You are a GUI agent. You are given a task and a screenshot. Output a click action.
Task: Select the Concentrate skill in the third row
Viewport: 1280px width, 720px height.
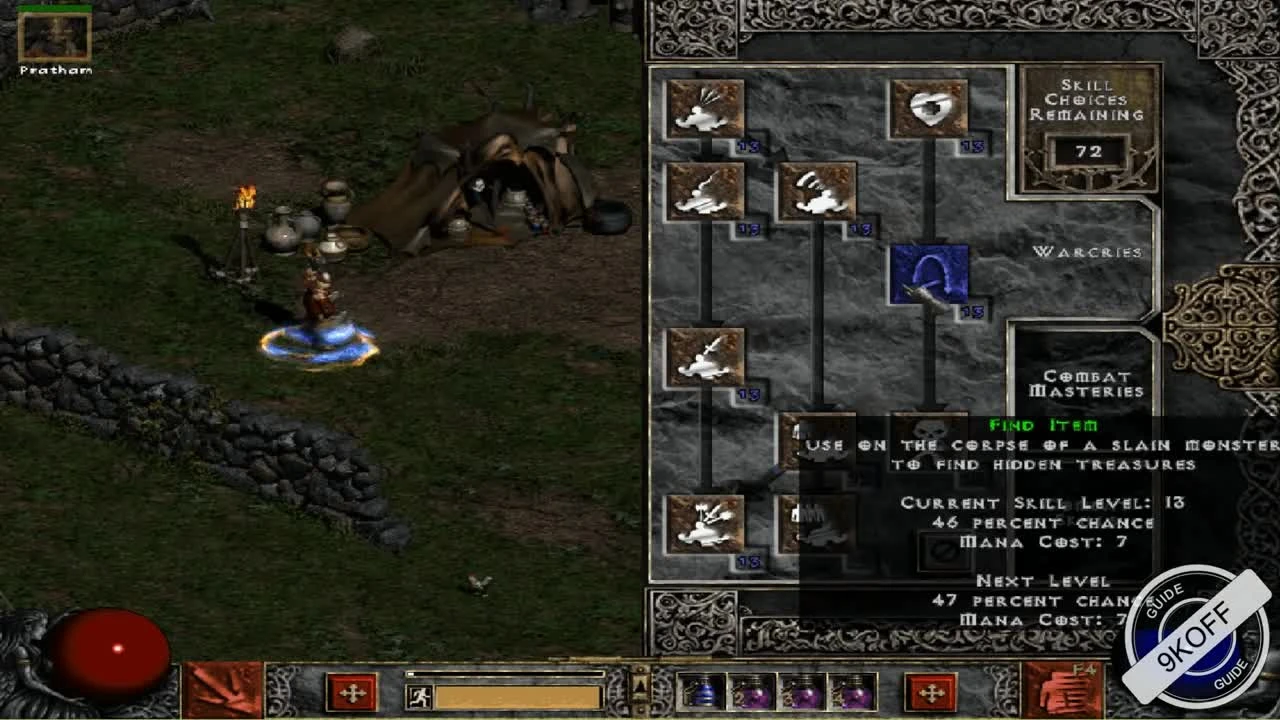[707, 360]
